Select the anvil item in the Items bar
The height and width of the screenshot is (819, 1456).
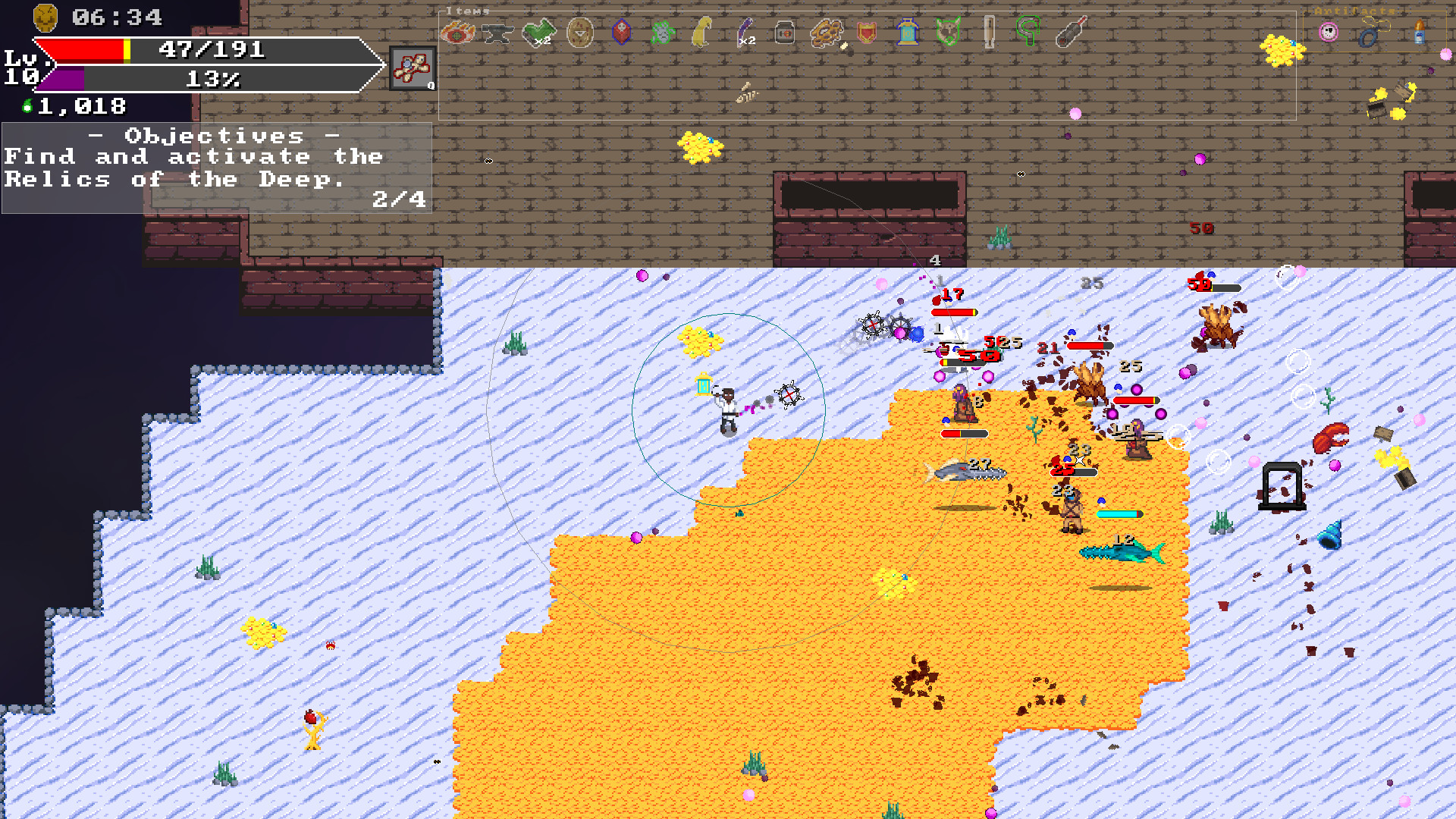point(498,32)
